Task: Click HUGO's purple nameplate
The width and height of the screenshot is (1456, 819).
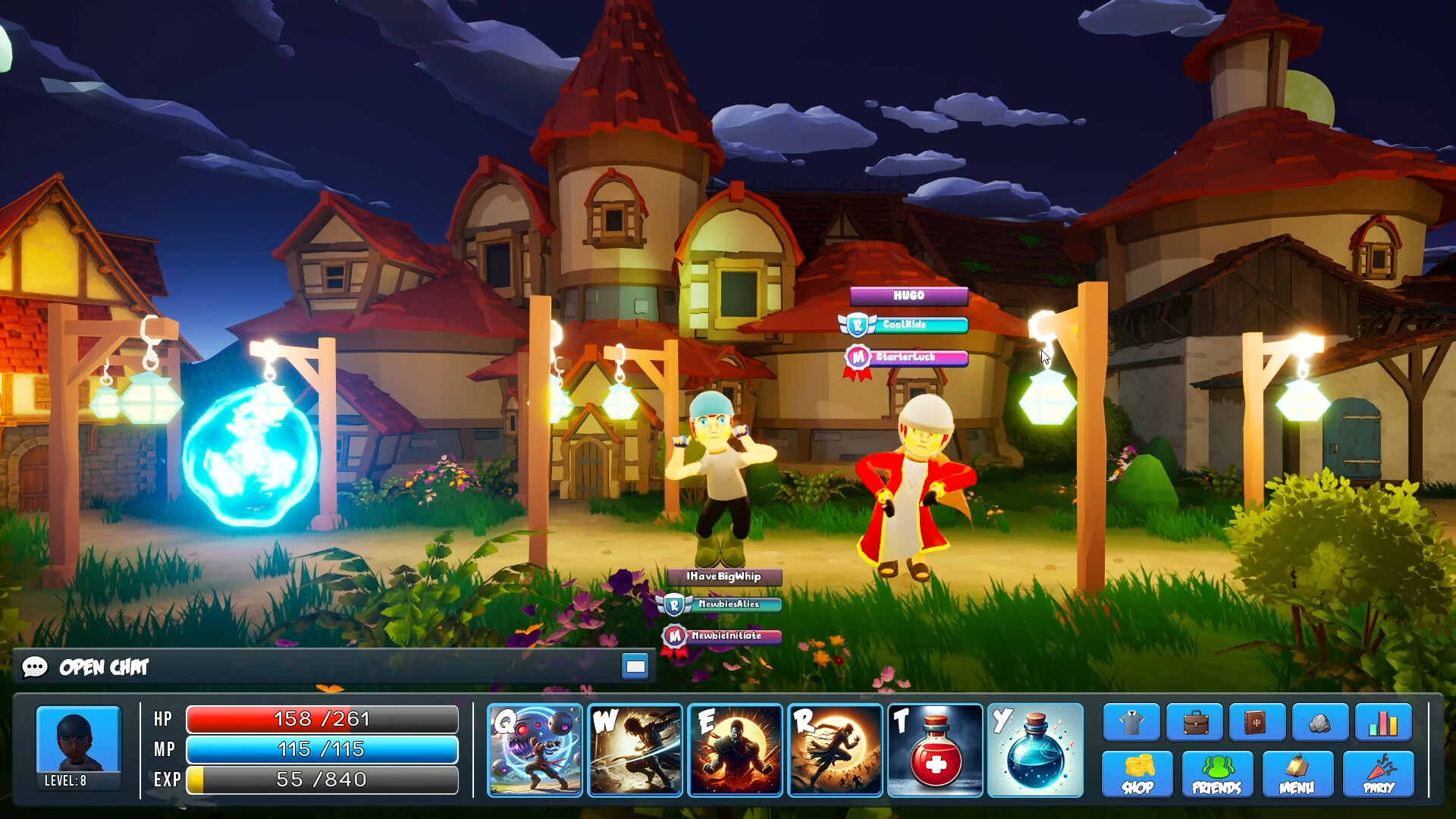Action: 908,297
